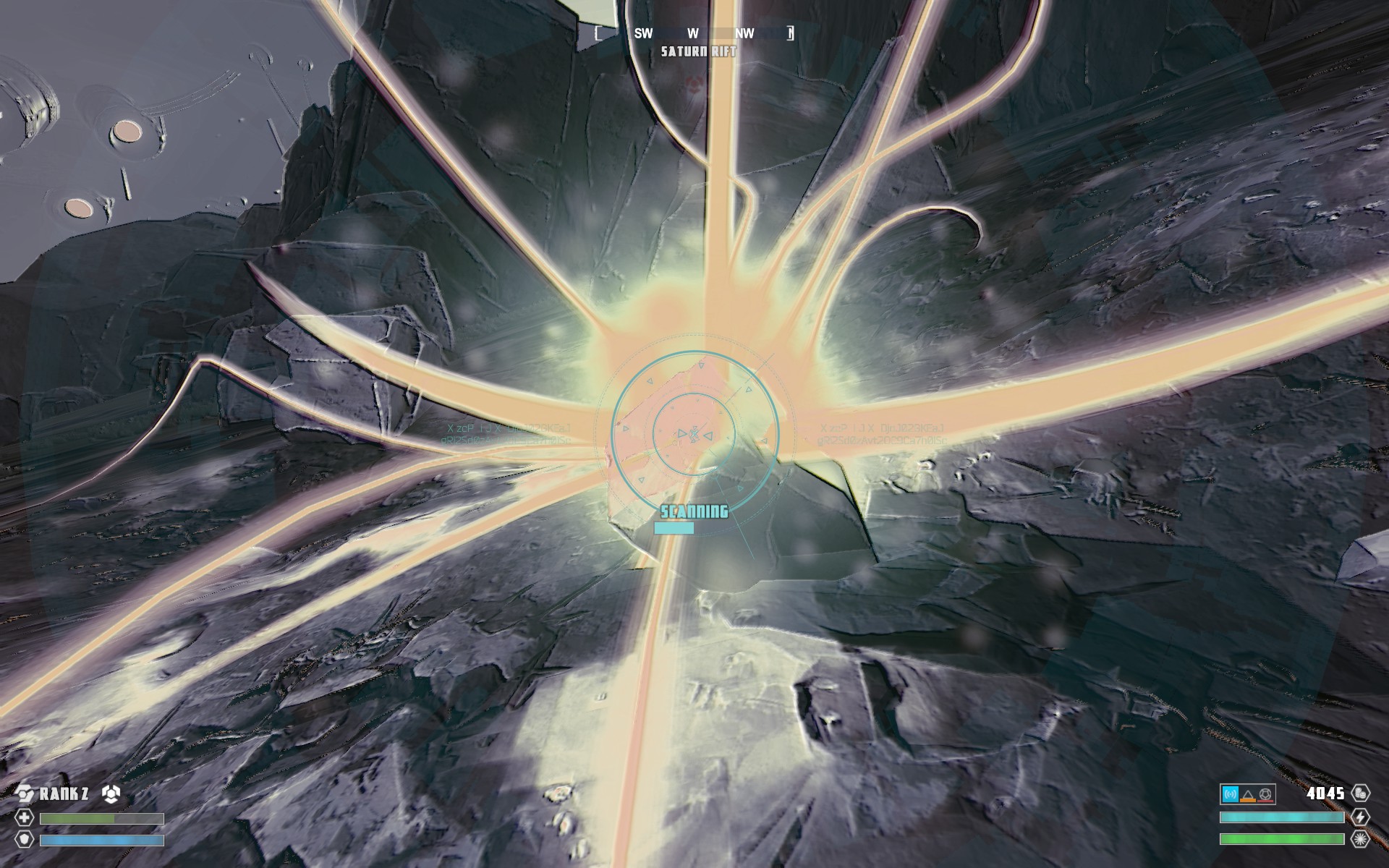This screenshot has width=1389, height=868.
Task: Click the health plus hexagon icon
Action: click(25, 818)
